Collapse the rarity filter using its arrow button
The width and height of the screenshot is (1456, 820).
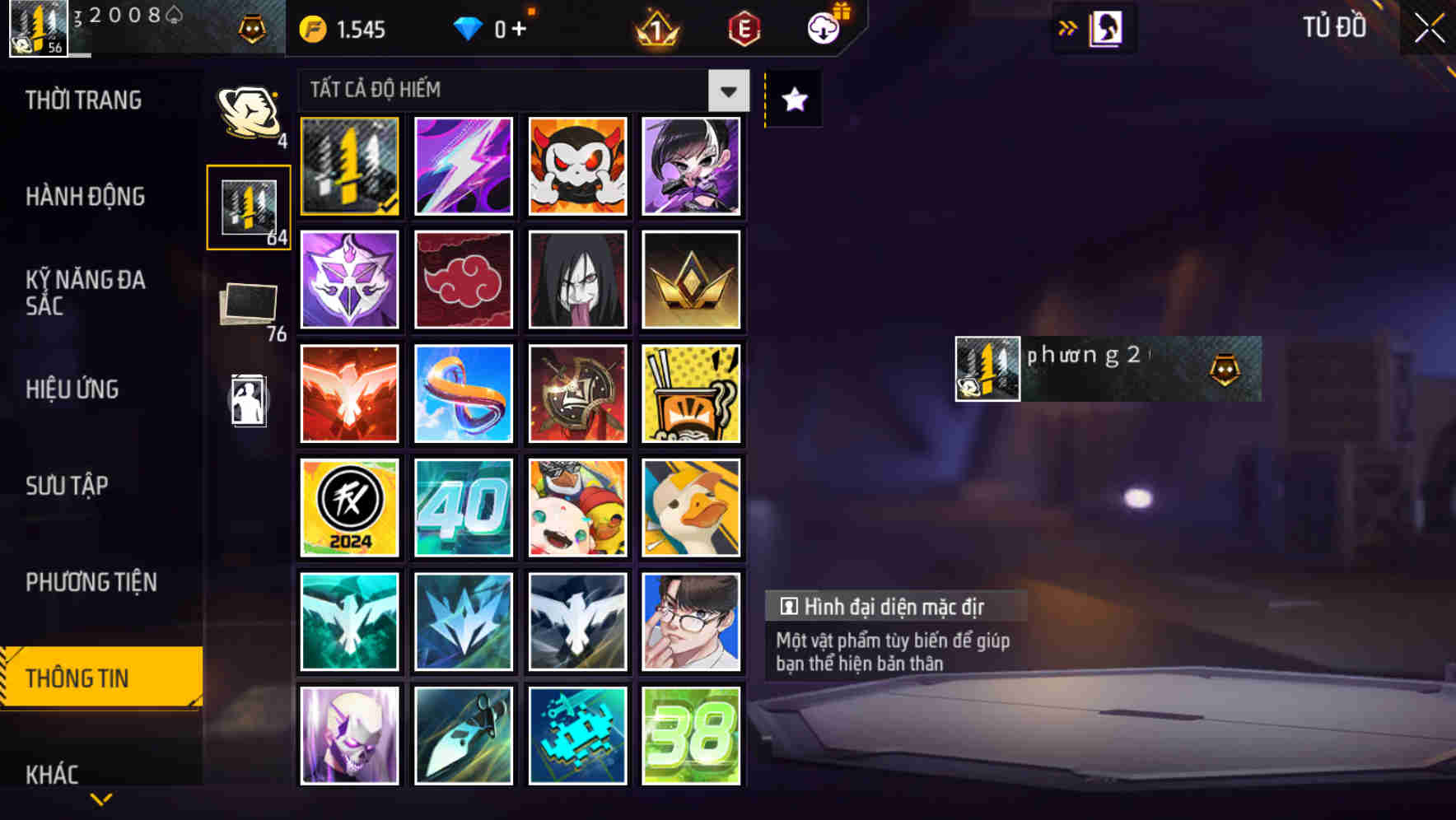click(726, 91)
